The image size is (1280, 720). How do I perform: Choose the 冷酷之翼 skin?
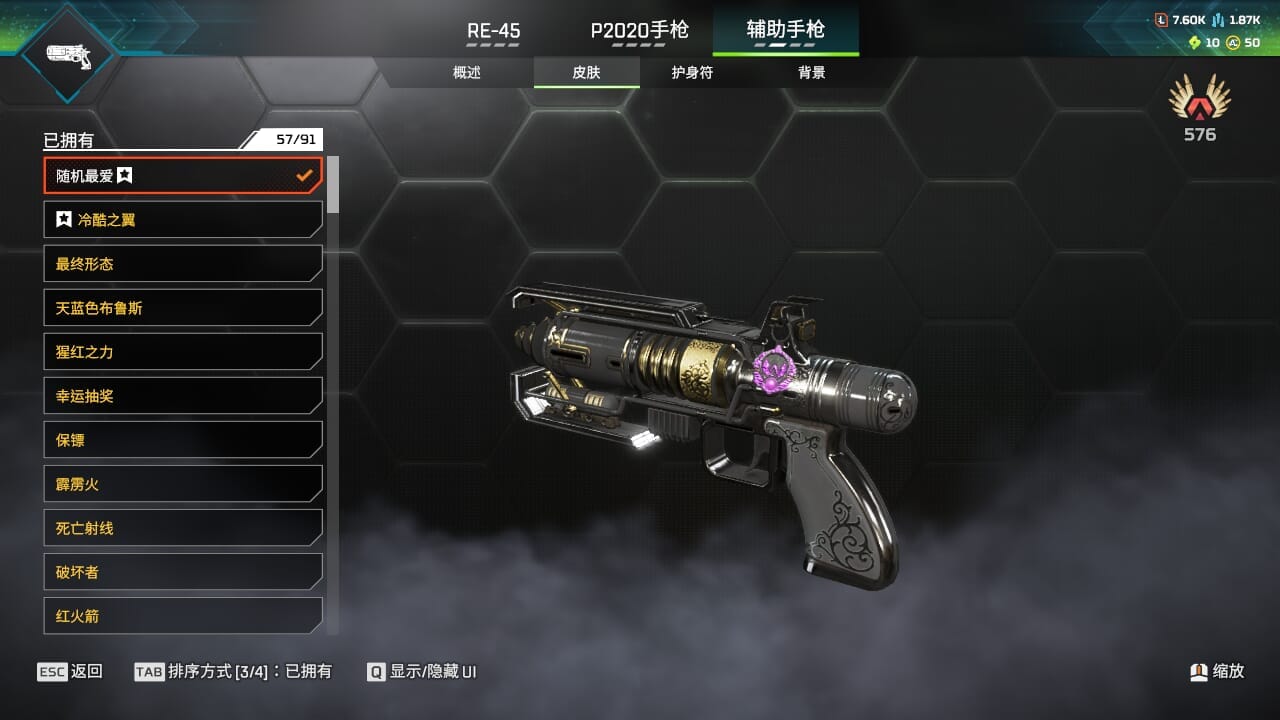click(183, 220)
